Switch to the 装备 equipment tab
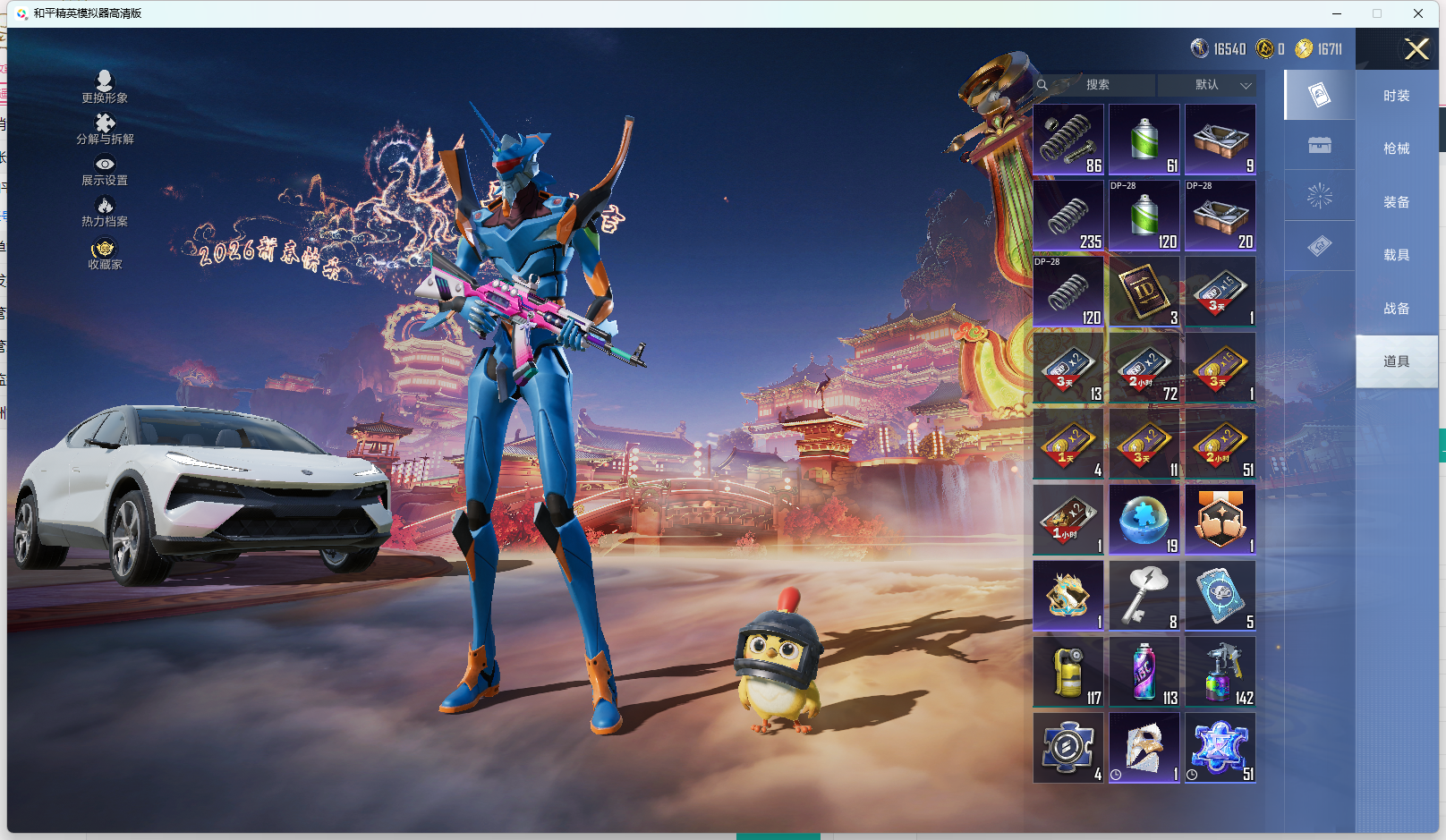The height and width of the screenshot is (840, 1446). click(x=1396, y=202)
